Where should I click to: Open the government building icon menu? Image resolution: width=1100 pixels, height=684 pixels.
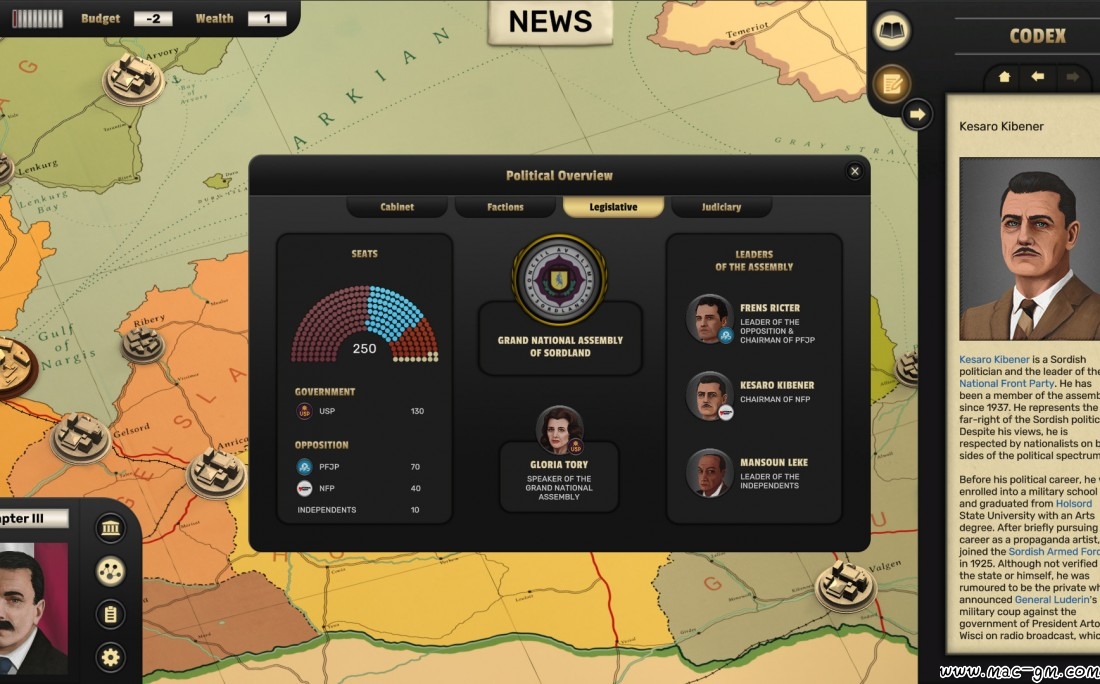(110, 528)
